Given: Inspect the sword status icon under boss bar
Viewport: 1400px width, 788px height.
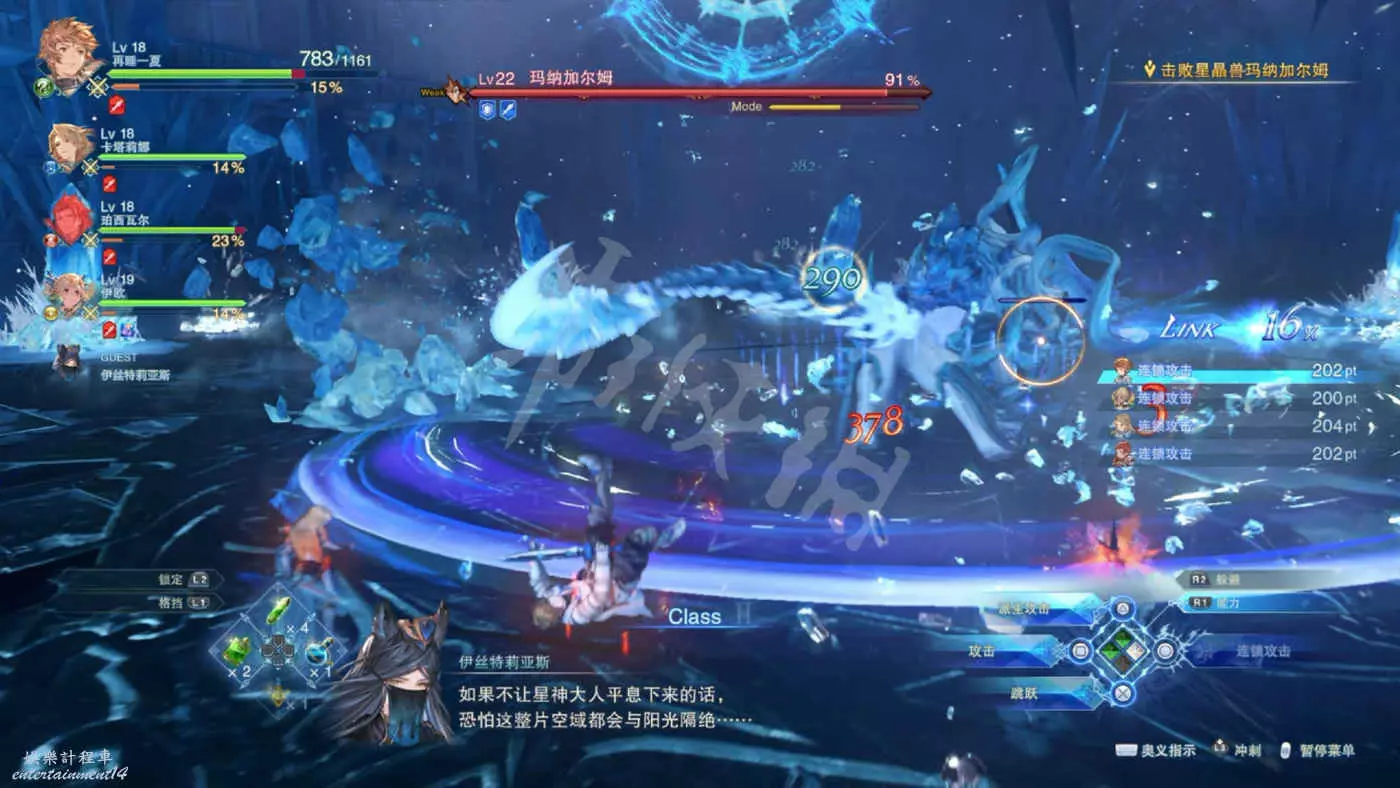Looking at the screenshot, I should (508, 110).
